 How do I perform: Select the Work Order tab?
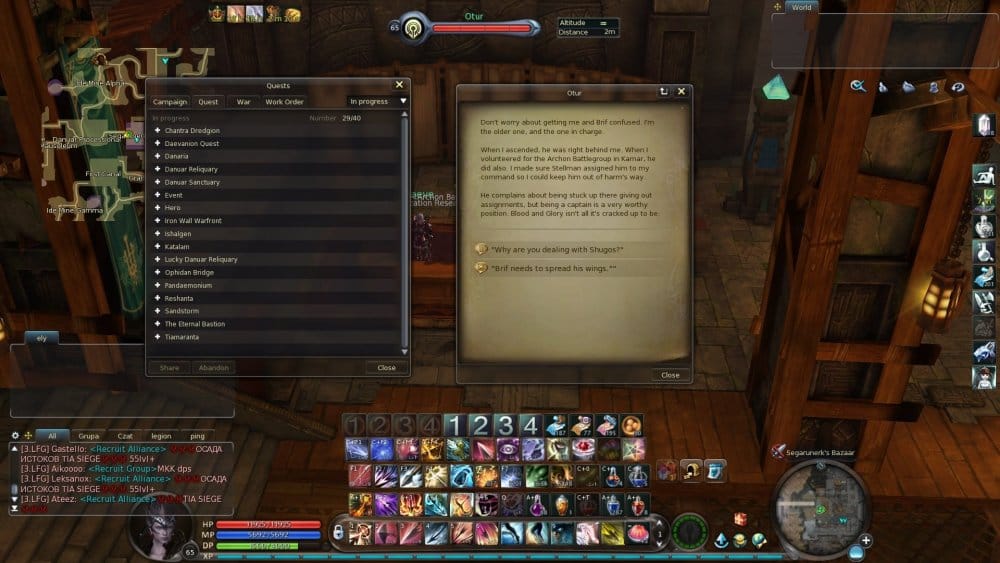tap(284, 102)
